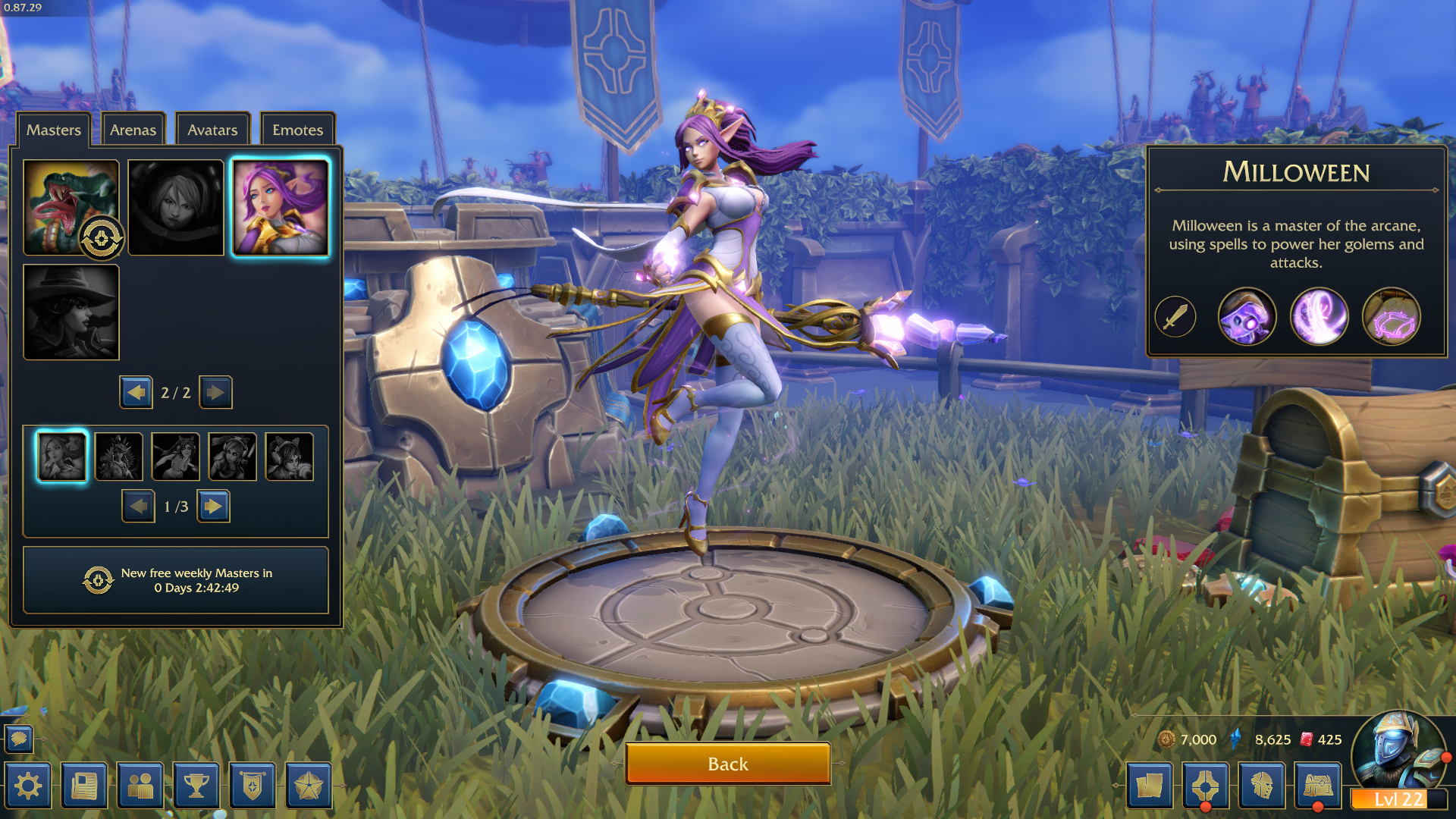Open the card collection icon in bottom-right

click(x=1150, y=786)
